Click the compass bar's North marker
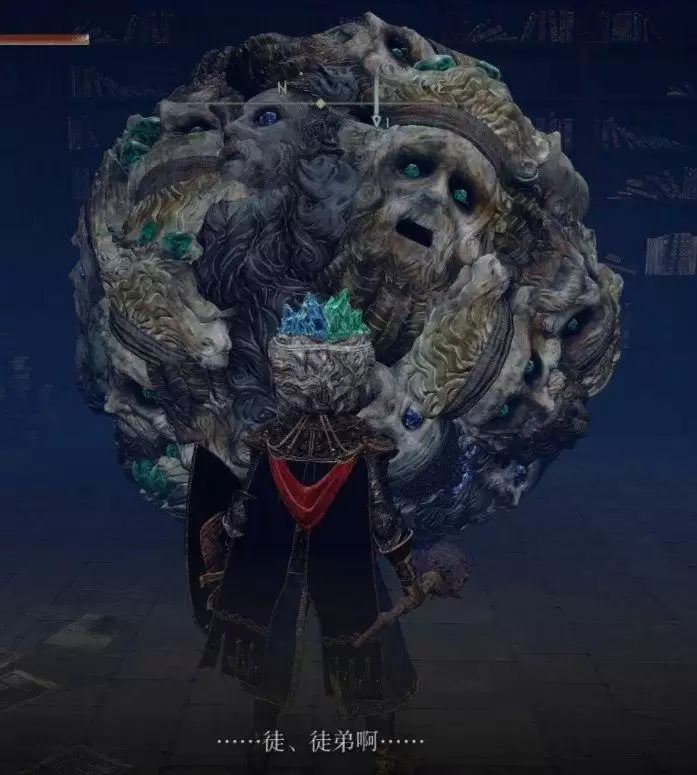This screenshot has width=697, height=775. tap(282, 89)
